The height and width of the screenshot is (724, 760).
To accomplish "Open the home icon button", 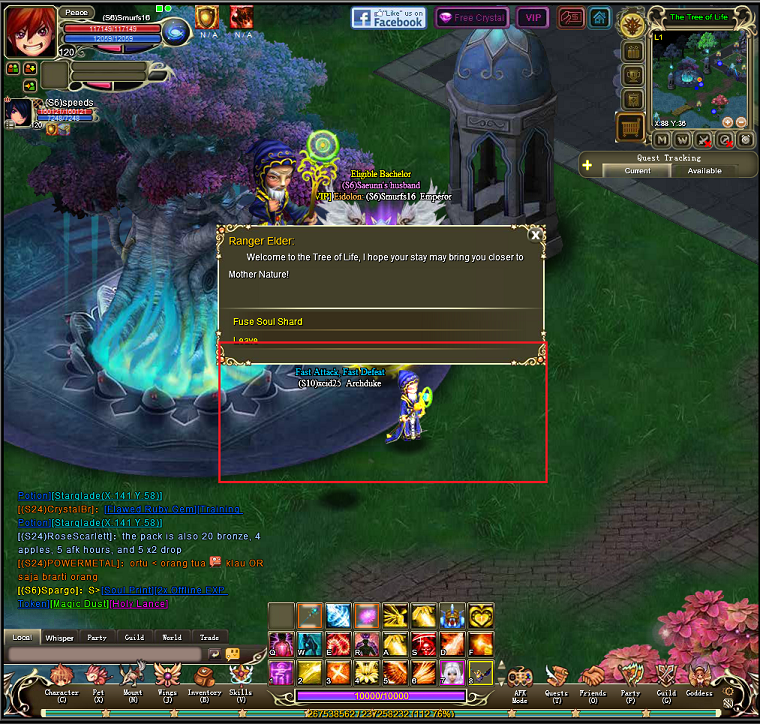I will click(x=599, y=18).
